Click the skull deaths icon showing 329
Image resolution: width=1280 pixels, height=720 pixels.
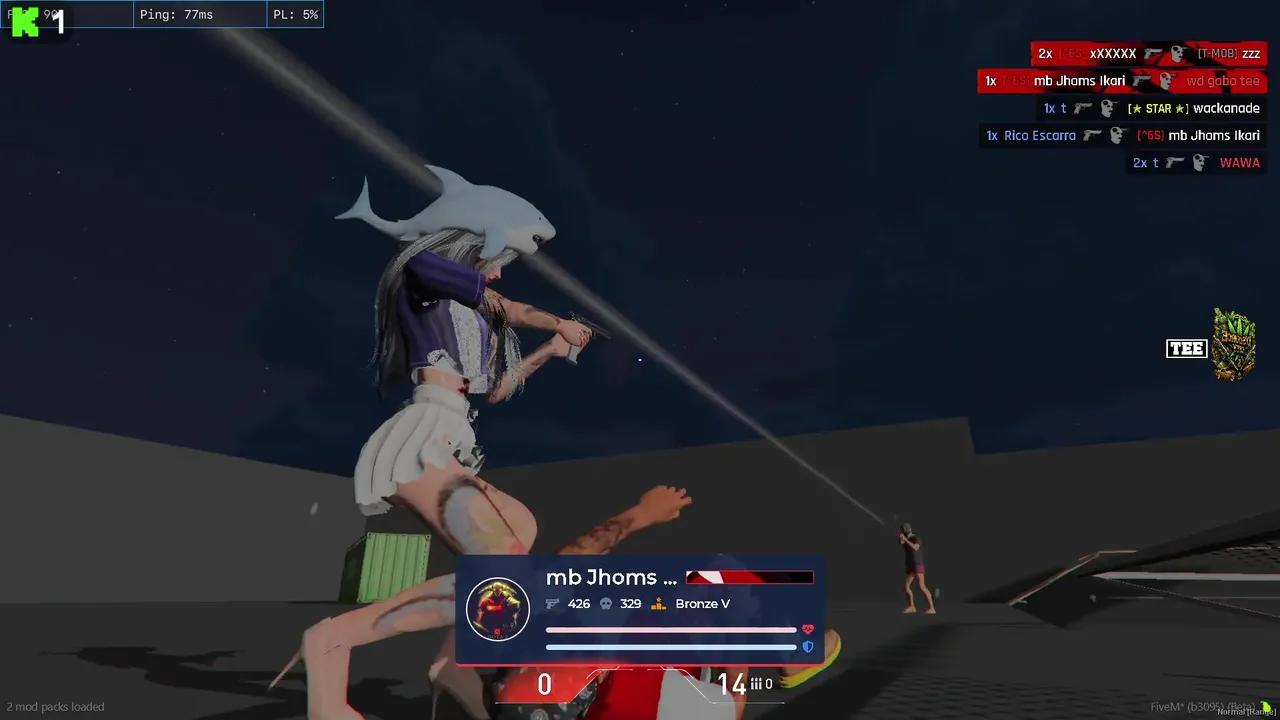[x=604, y=604]
